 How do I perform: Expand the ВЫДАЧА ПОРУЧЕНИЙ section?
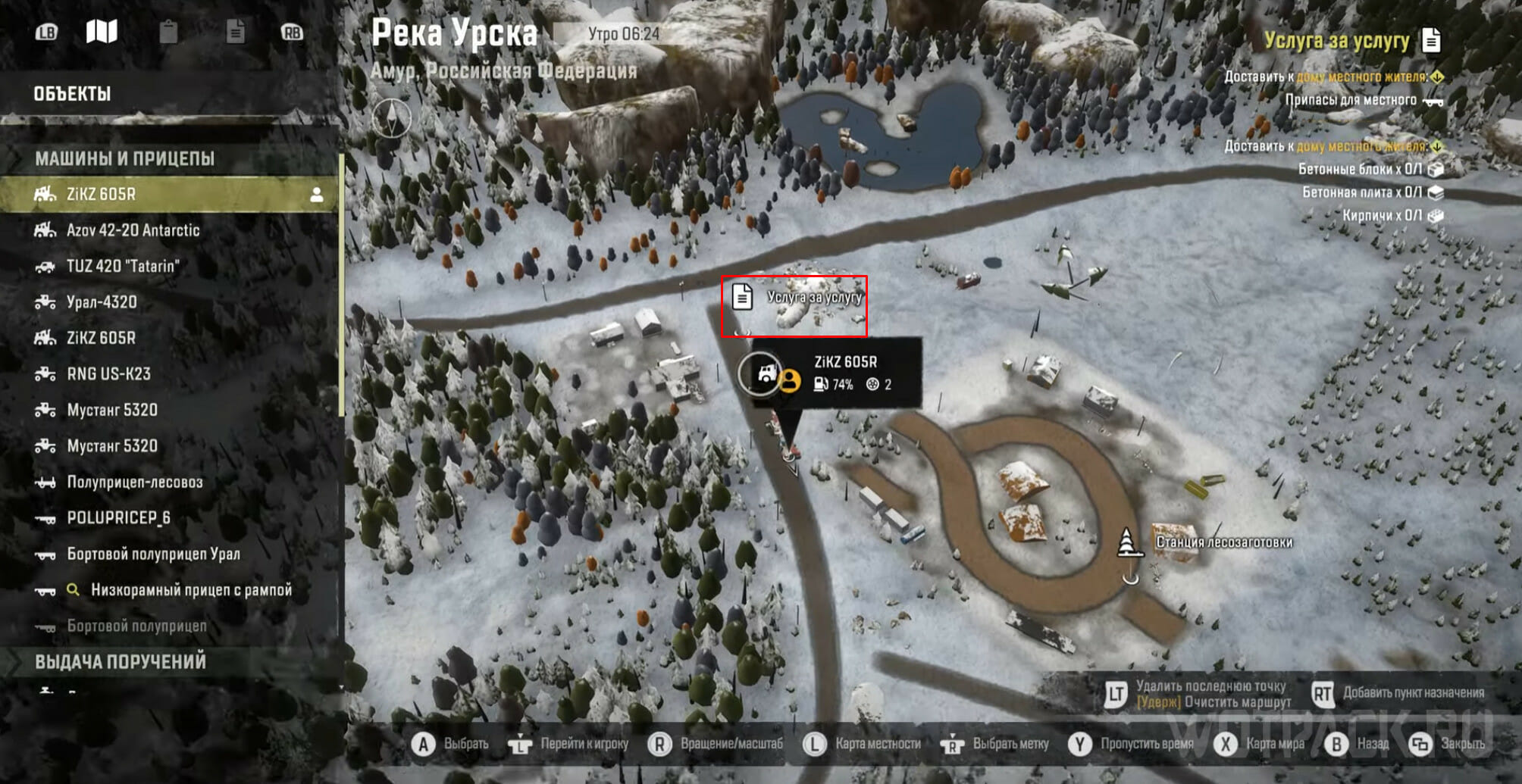coord(120,662)
